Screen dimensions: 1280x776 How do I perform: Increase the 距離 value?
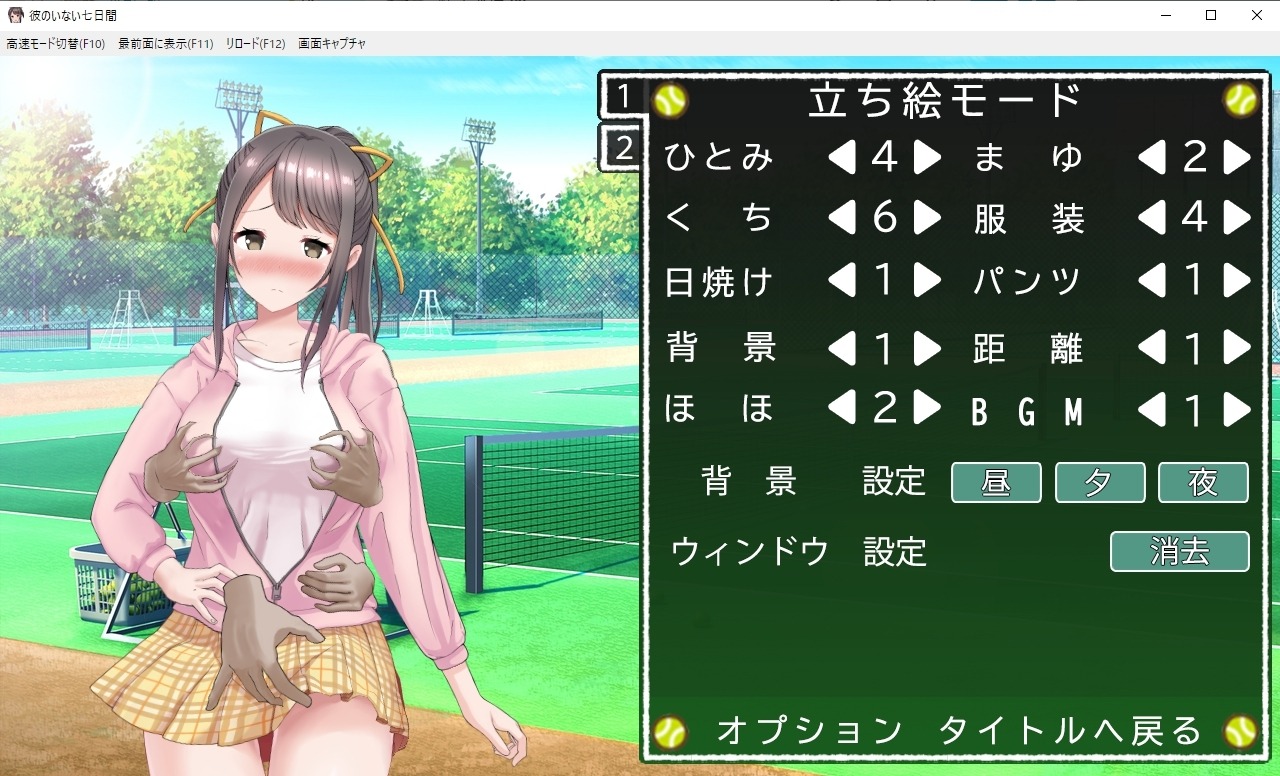coord(1237,347)
